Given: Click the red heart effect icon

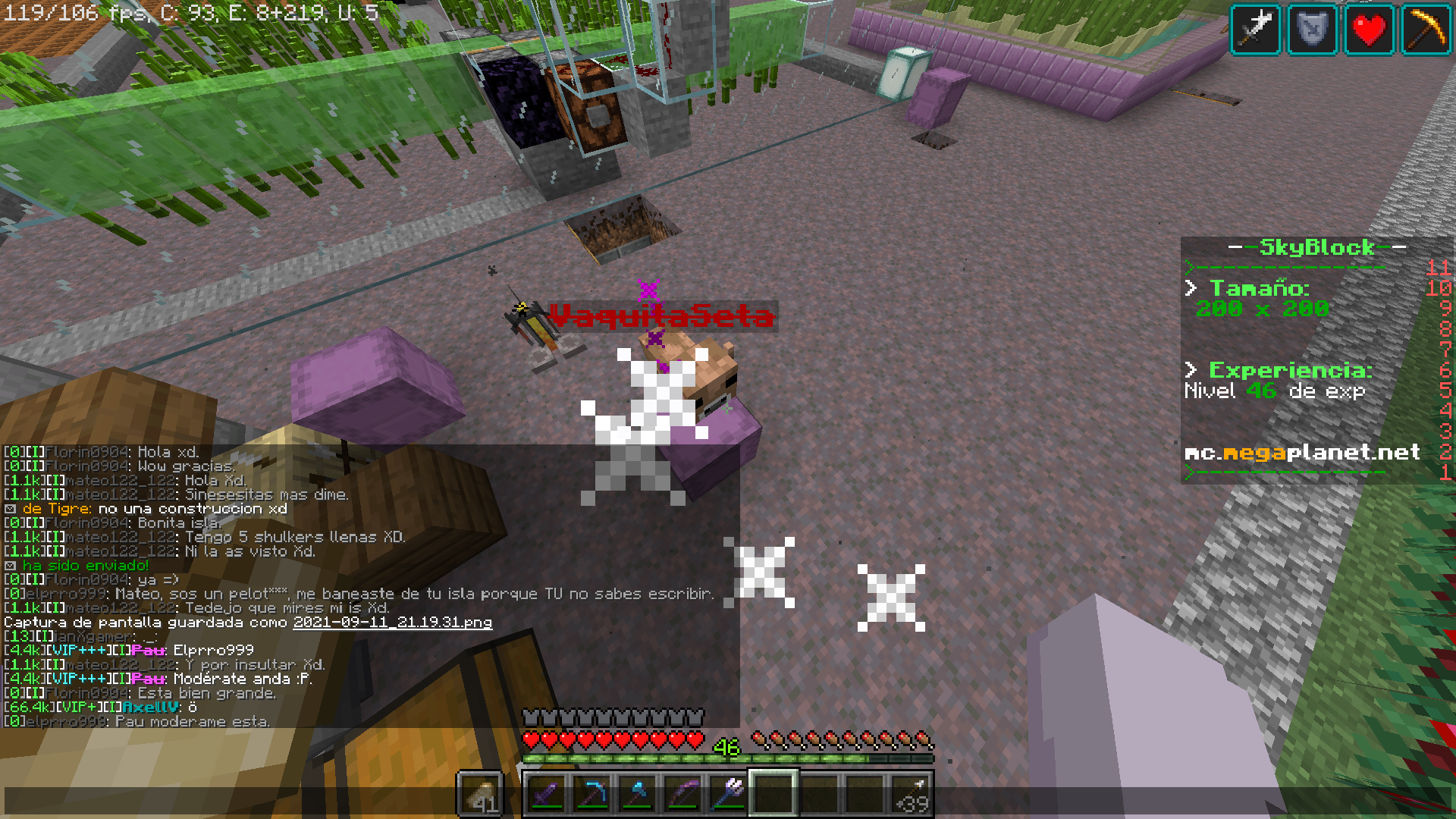Looking at the screenshot, I should coord(1369,30).
